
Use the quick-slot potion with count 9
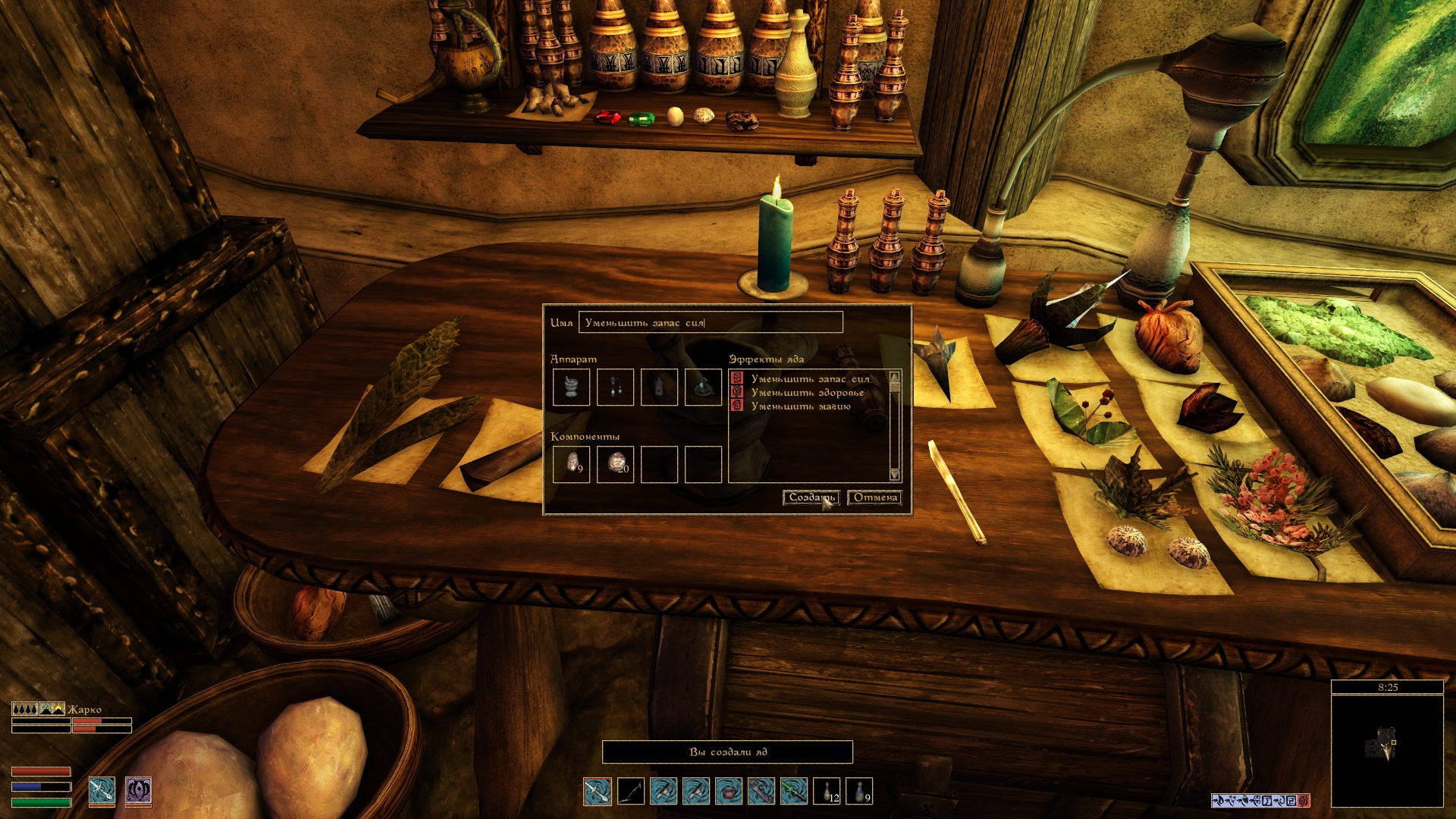(859, 791)
